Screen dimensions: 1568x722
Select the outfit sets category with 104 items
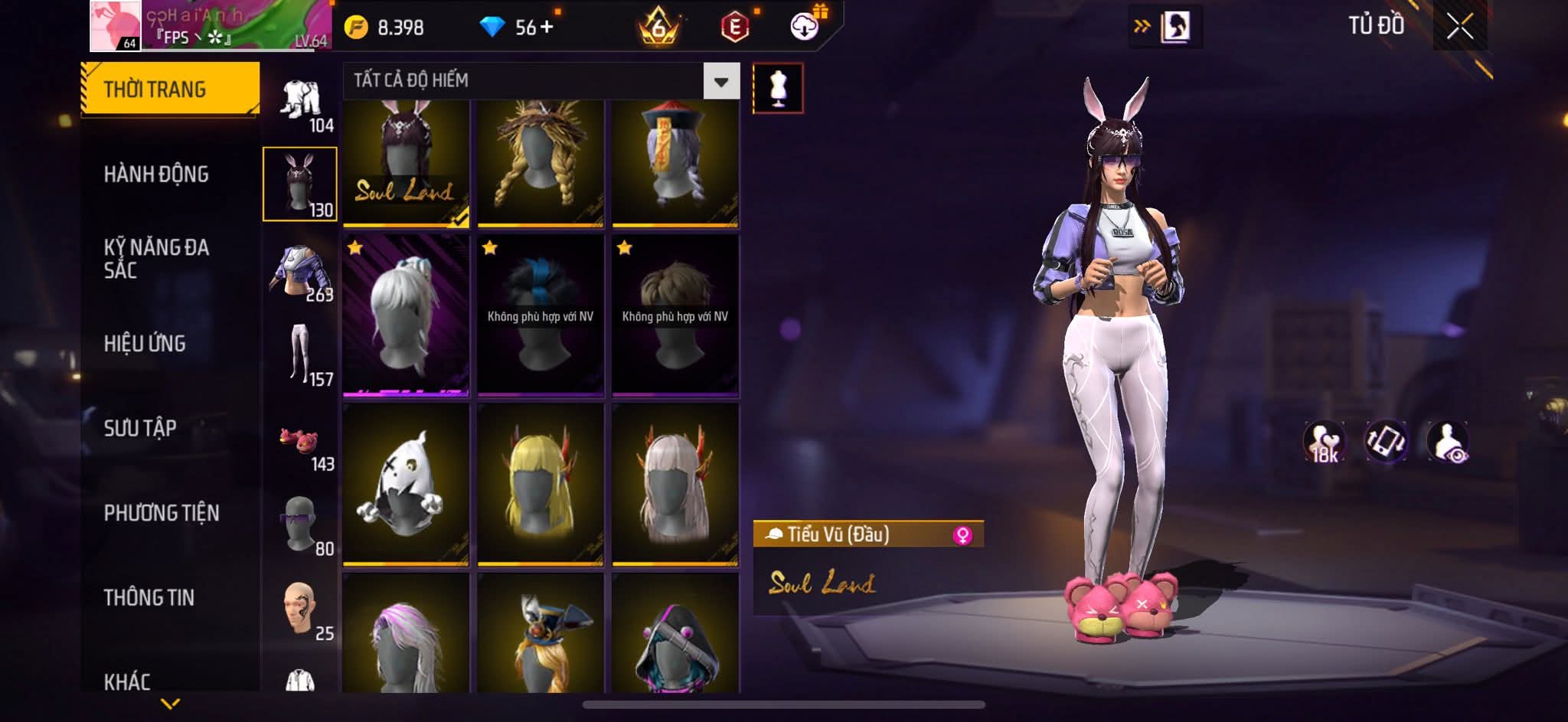(301, 105)
